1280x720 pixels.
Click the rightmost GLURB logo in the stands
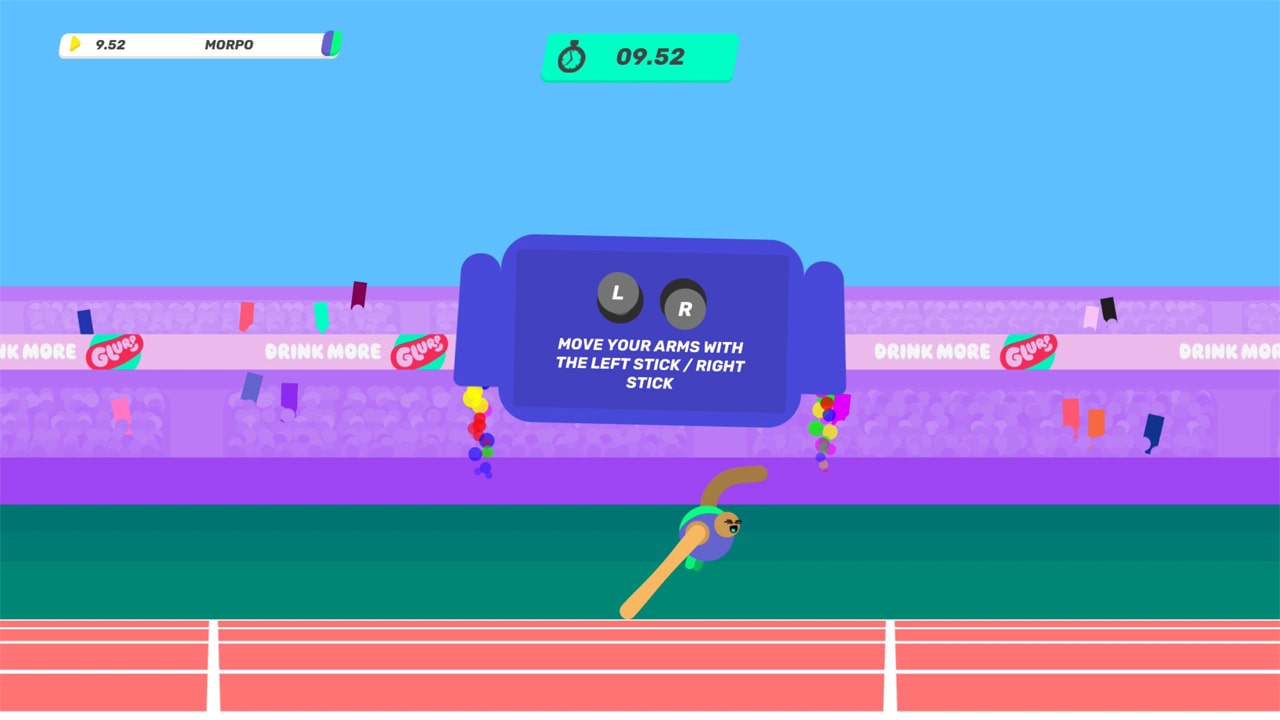point(1031,352)
